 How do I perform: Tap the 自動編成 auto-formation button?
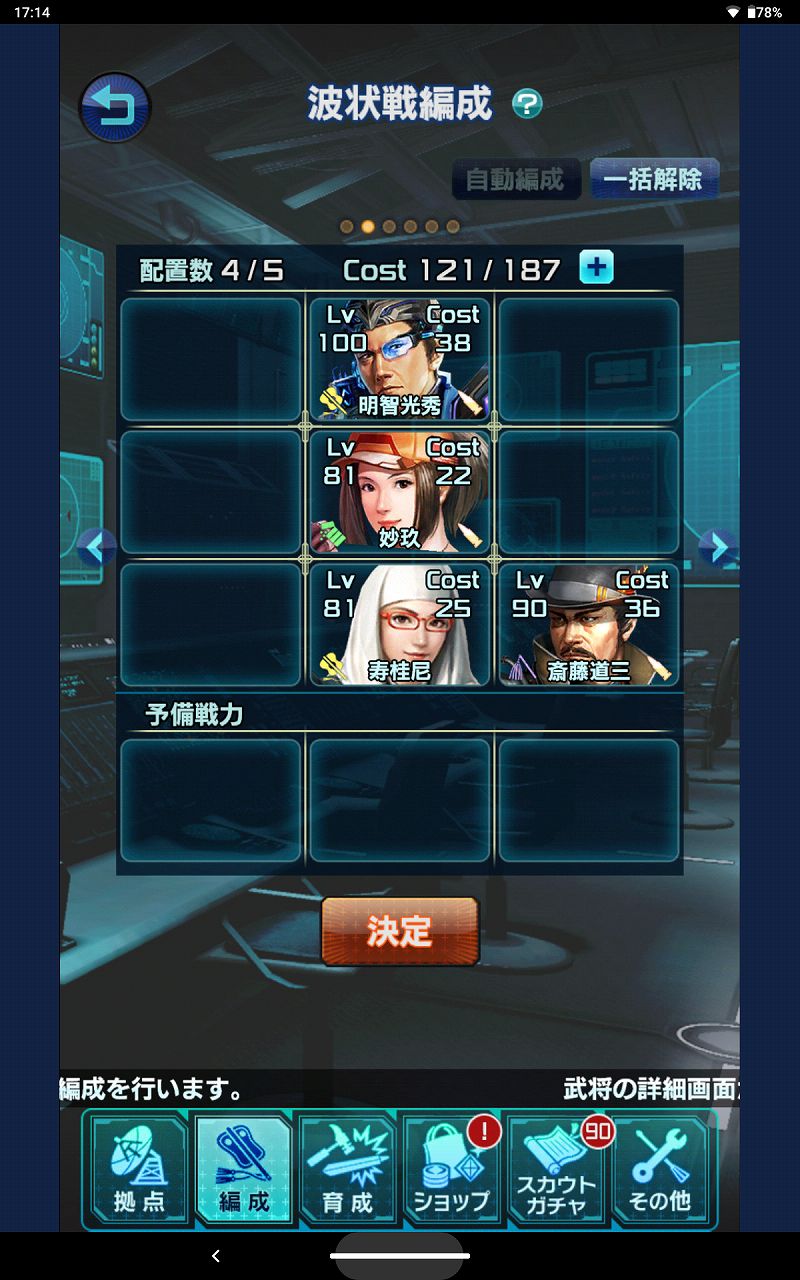pyautogui.click(x=516, y=180)
